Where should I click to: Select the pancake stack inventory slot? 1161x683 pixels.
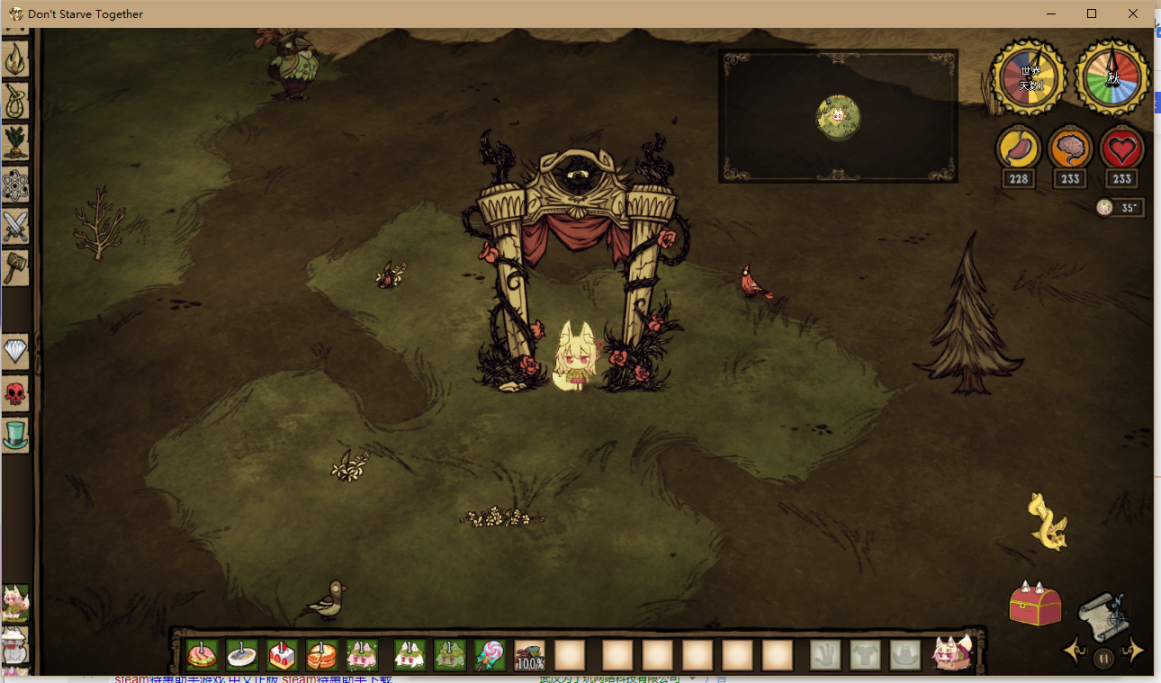click(x=322, y=656)
